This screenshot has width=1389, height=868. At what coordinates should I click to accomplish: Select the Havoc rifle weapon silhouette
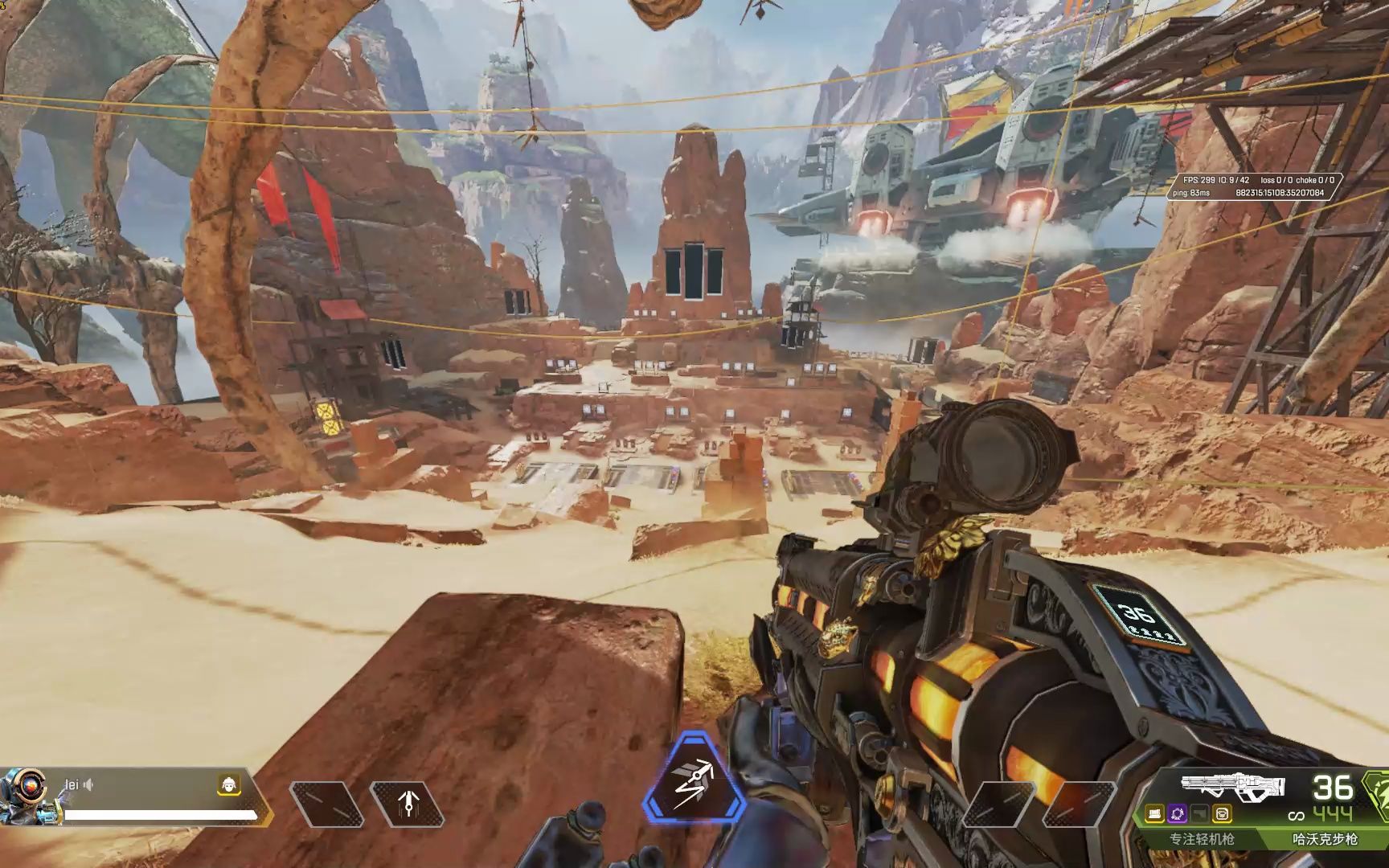coord(1231,785)
